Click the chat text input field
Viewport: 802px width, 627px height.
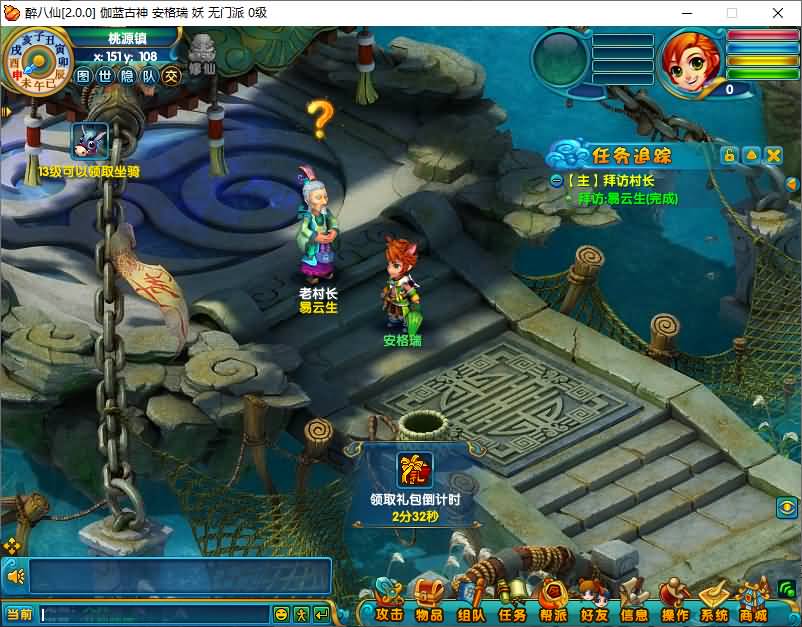tap(155, 614)
